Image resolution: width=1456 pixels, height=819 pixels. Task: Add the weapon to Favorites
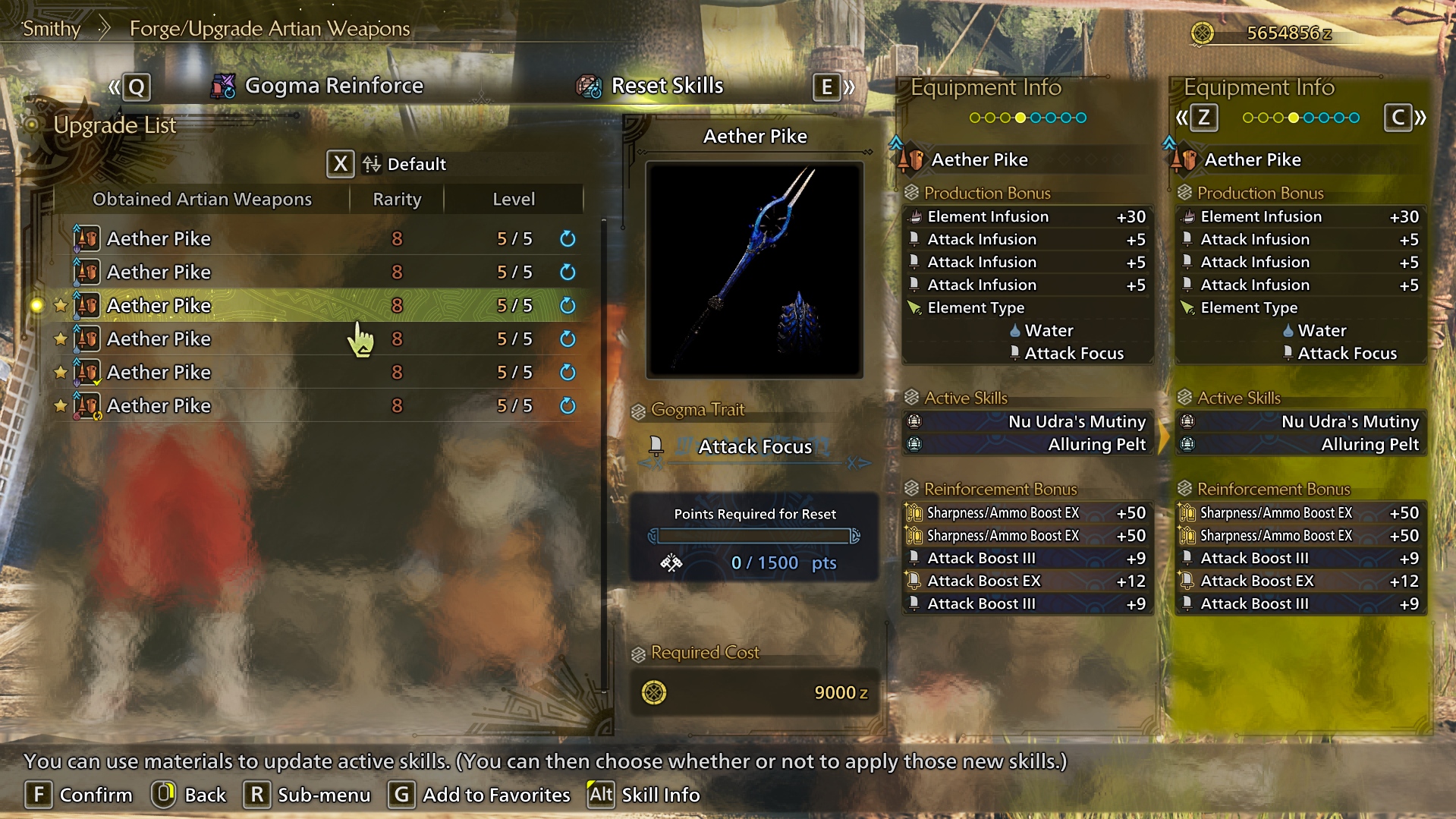click(x=480, y=795)
